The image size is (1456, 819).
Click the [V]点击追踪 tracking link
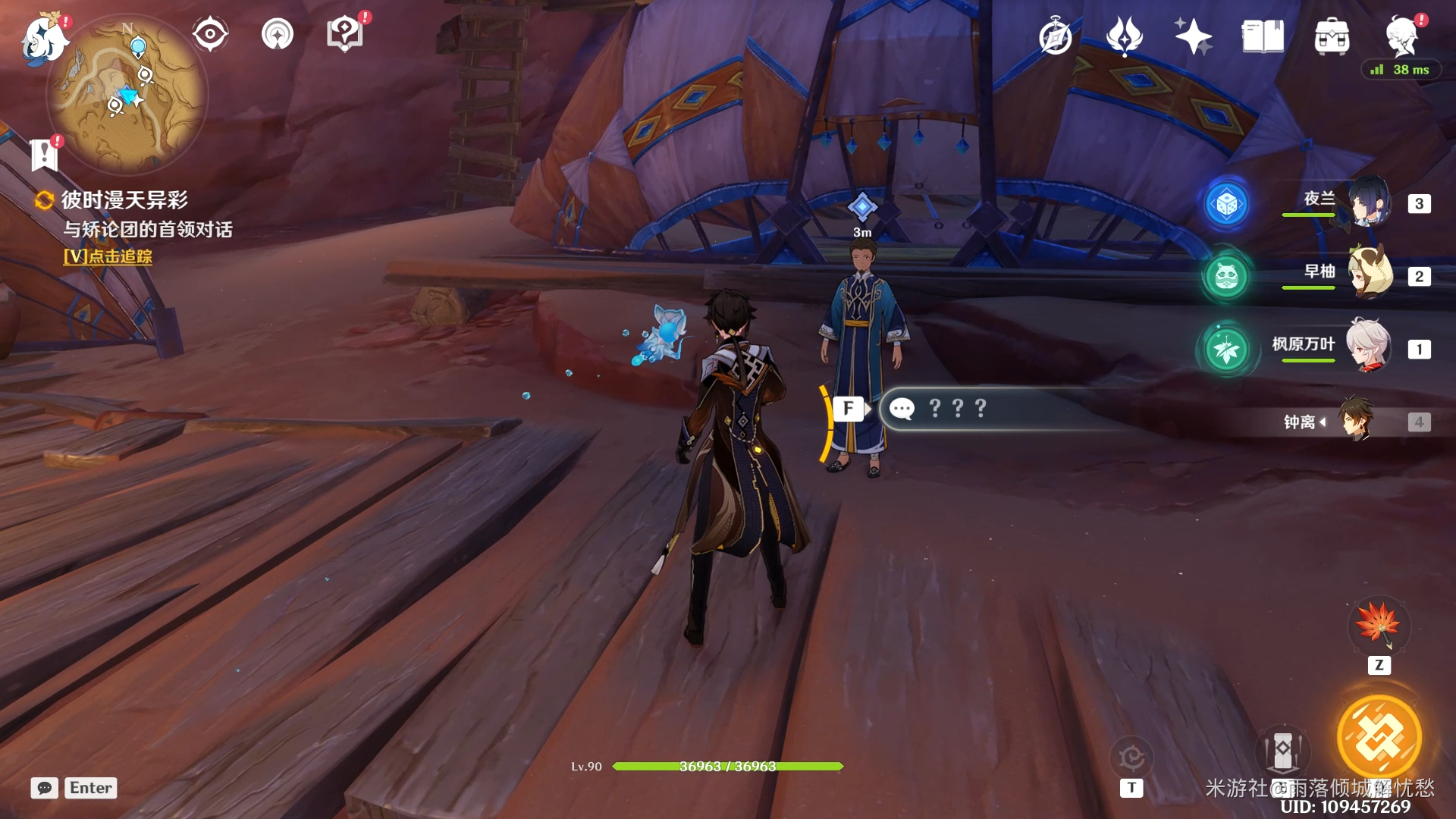point(108,256)
